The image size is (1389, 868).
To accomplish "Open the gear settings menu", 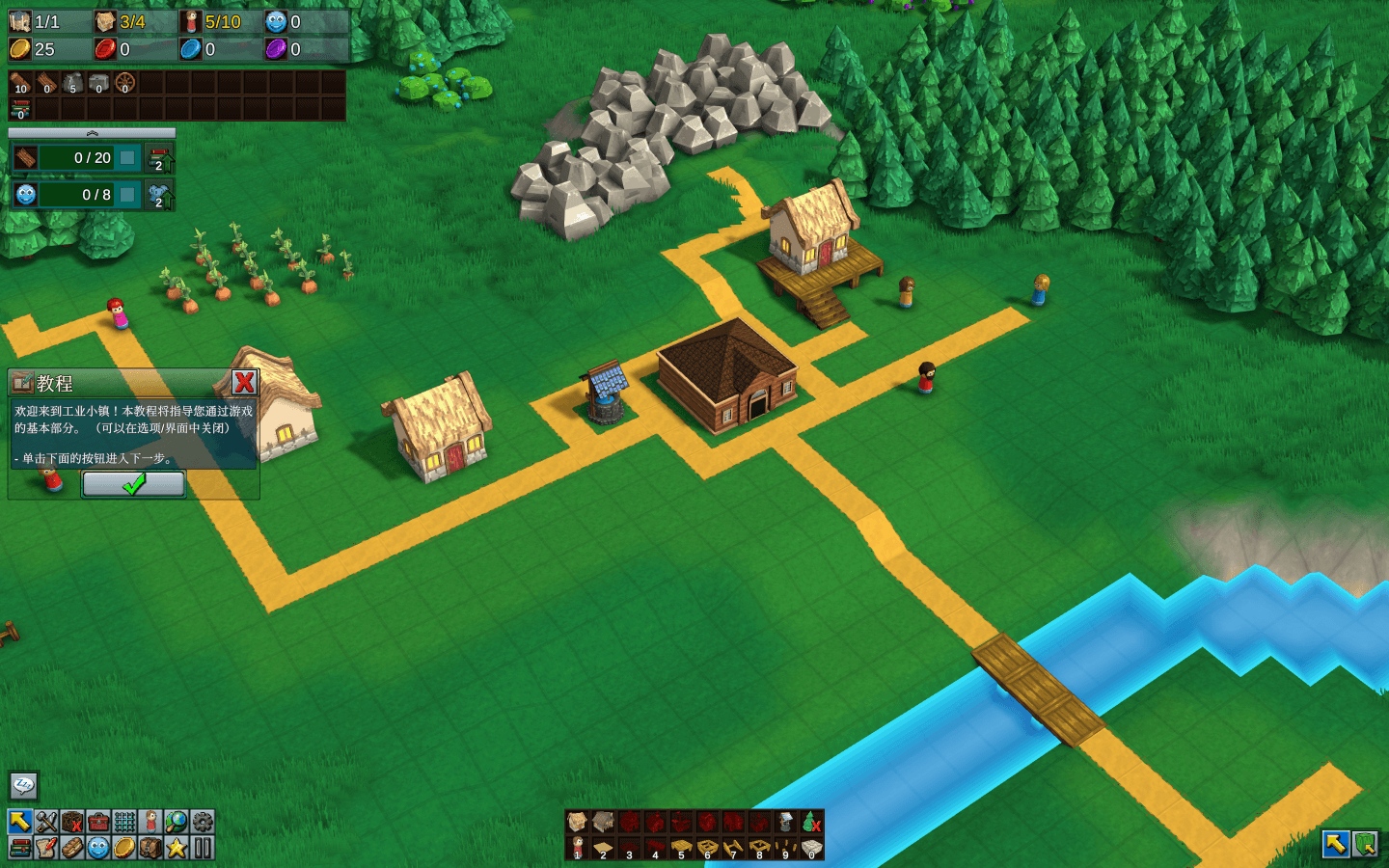I will (x=203, y=822).
